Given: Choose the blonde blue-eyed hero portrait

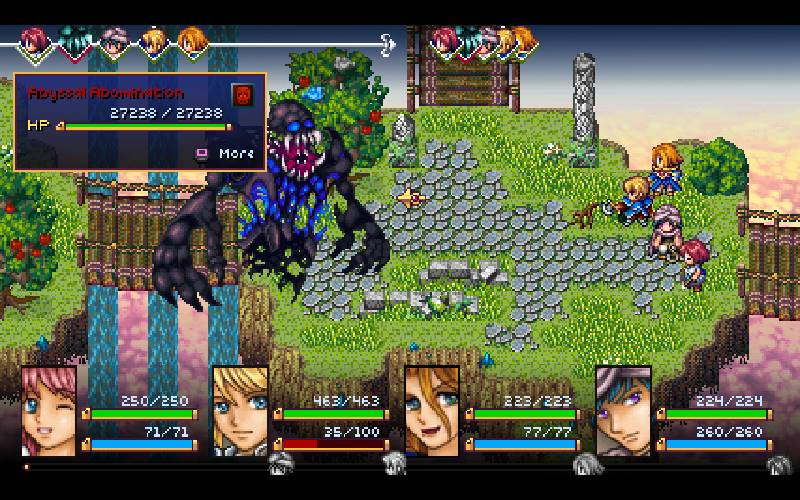Looking at the screenshot, I should point(239,410).
